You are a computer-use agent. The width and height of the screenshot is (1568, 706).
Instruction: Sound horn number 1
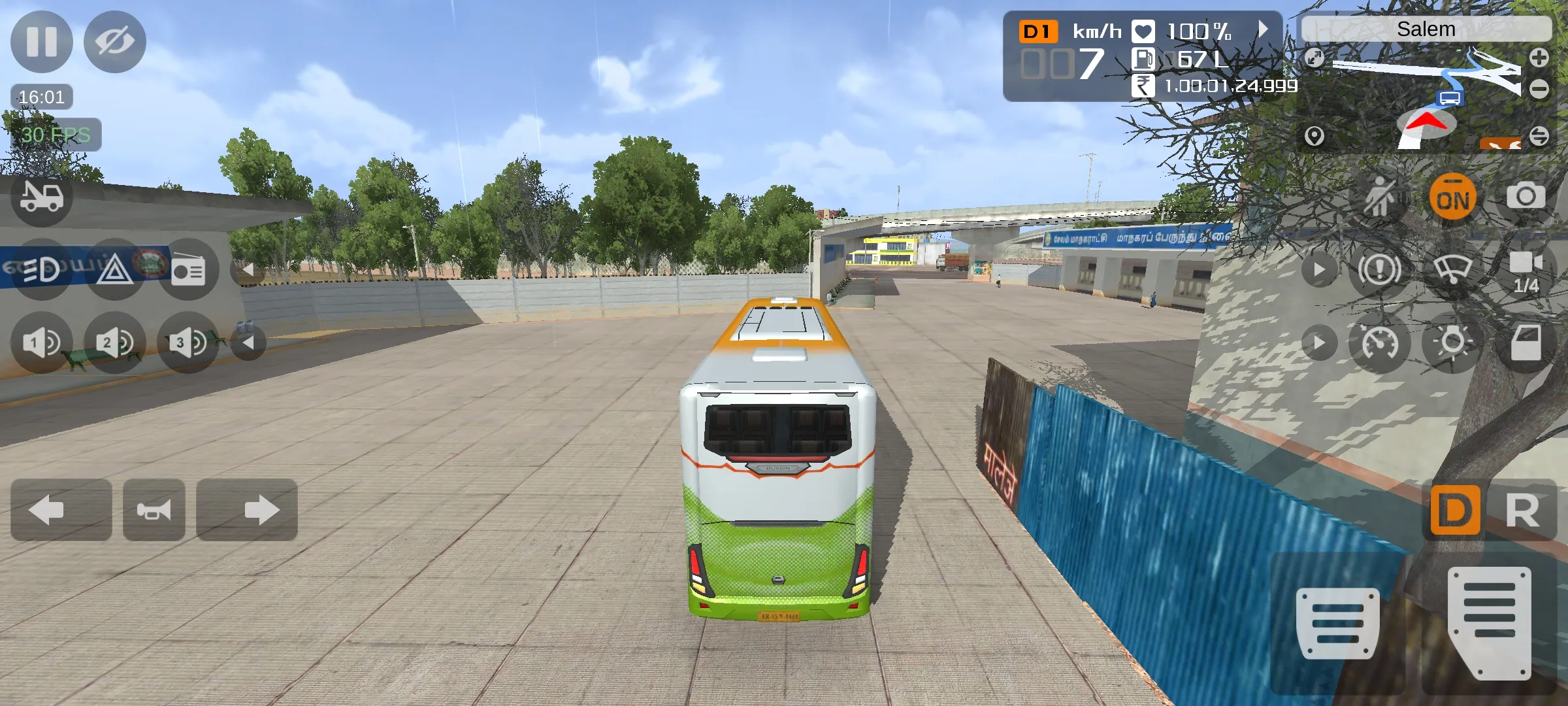(42, 343)
